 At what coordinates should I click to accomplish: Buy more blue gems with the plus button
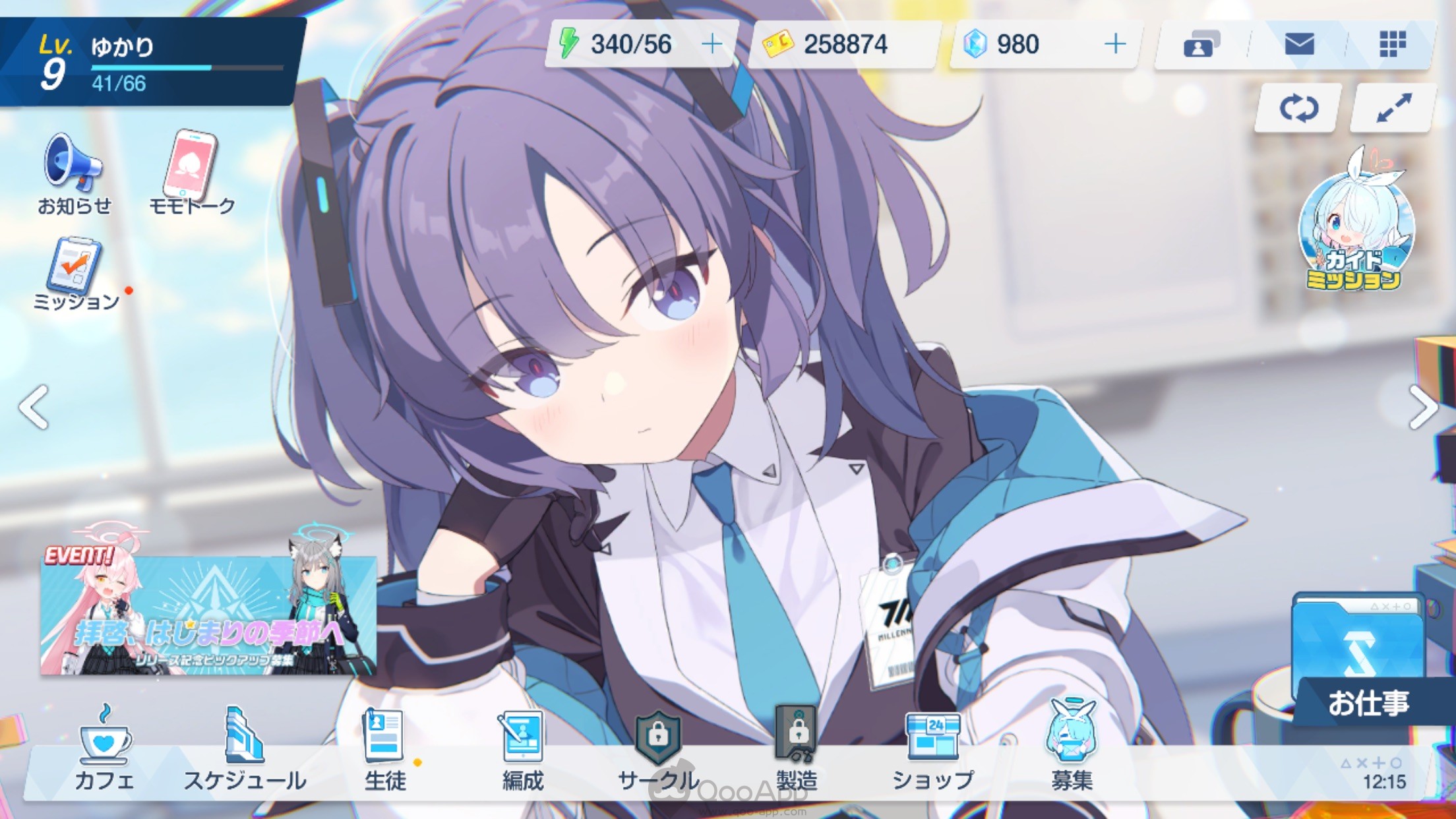click(1115, 44)
